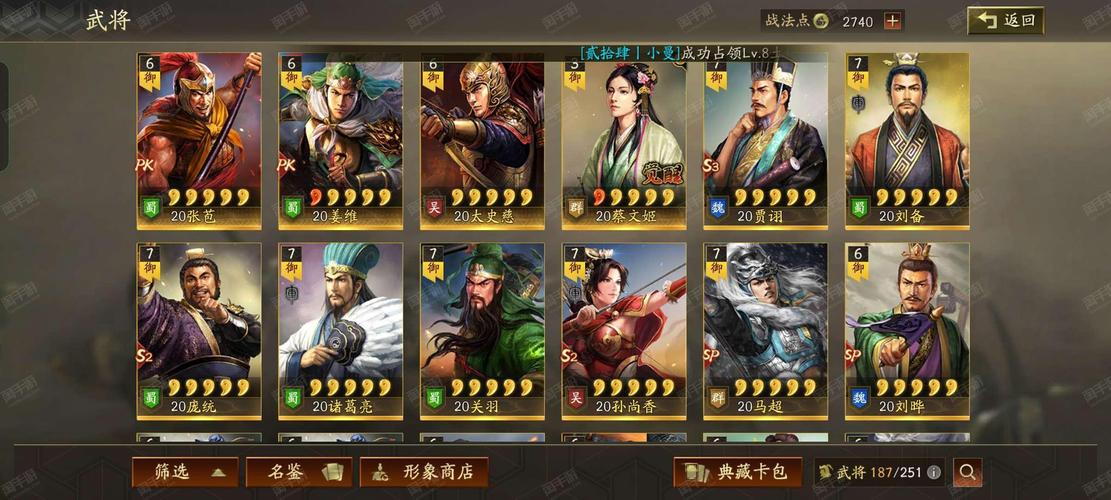Enter the 形象商店 skin shop
Screen dimensions: 1111x500
click(424, 472)
